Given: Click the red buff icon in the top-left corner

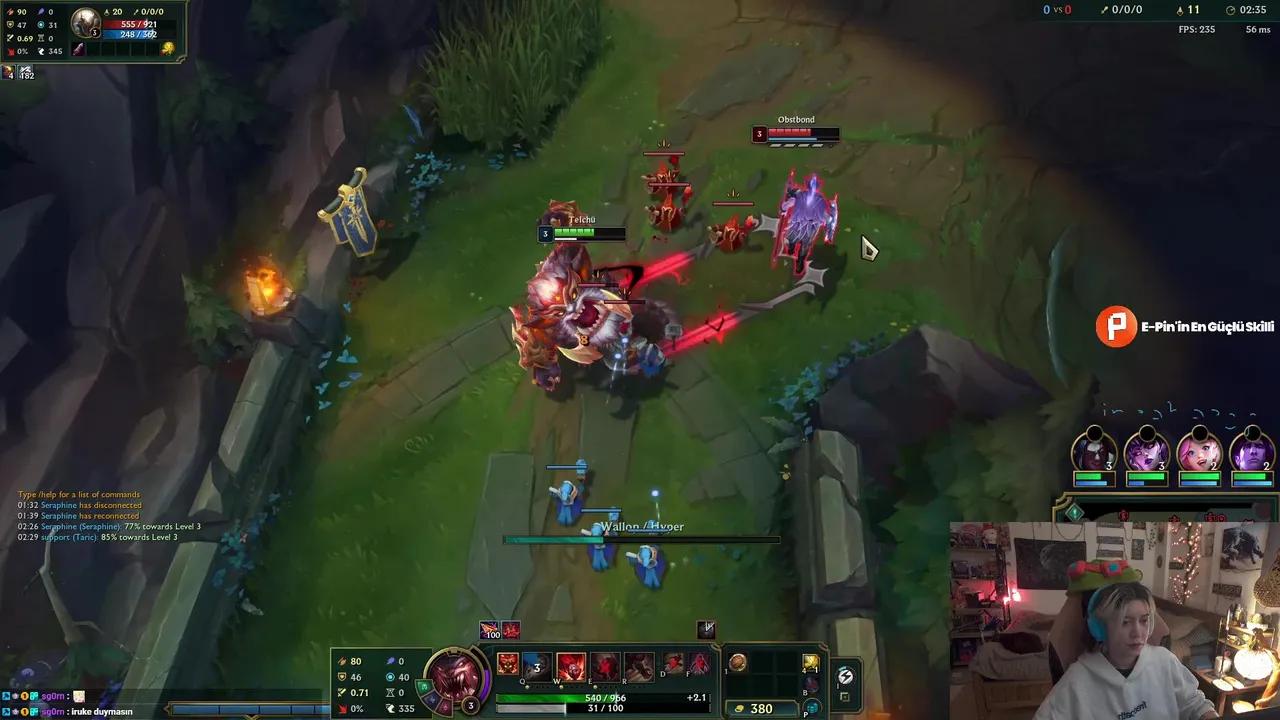Looking at the screenshot, I should (x=7, y=73).
